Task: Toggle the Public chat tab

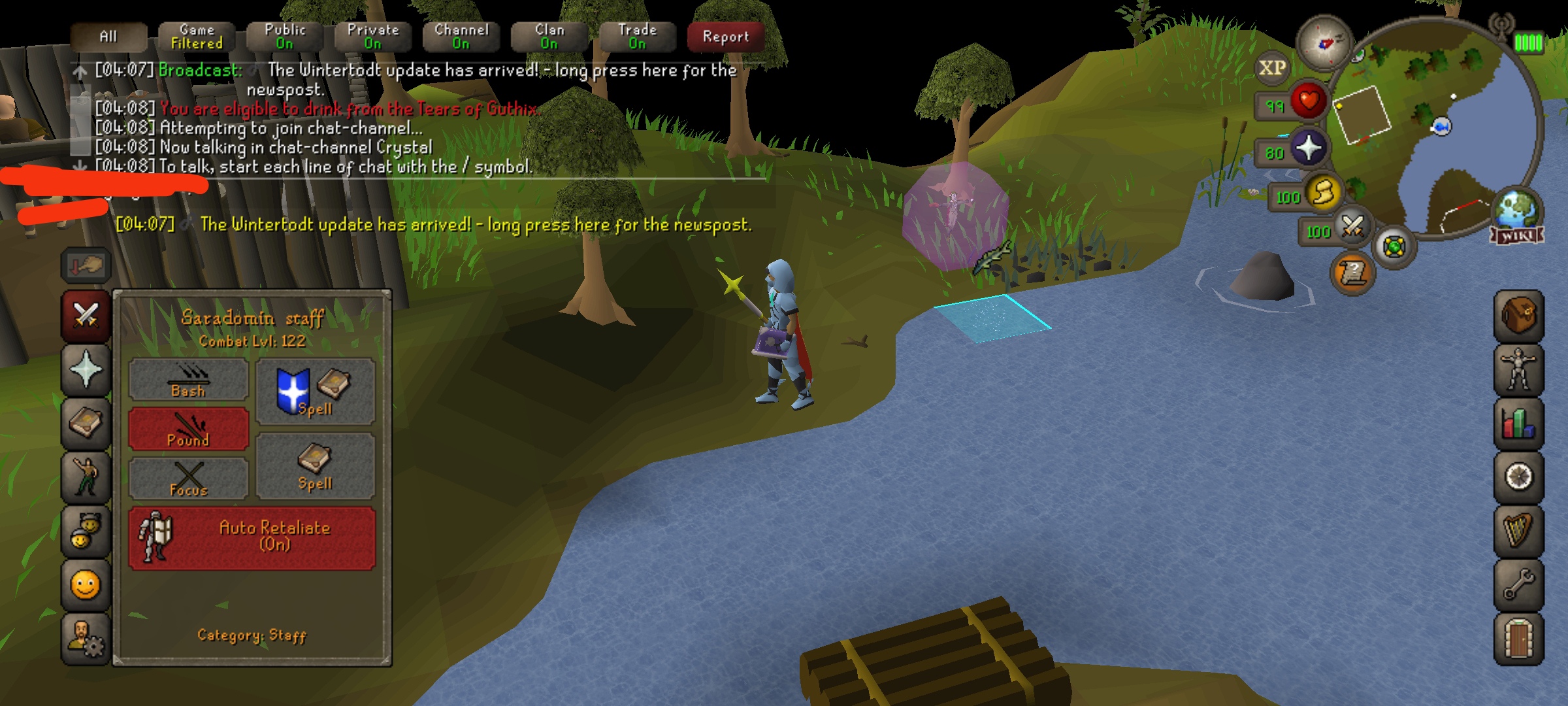Action: [x=285, y=37]
